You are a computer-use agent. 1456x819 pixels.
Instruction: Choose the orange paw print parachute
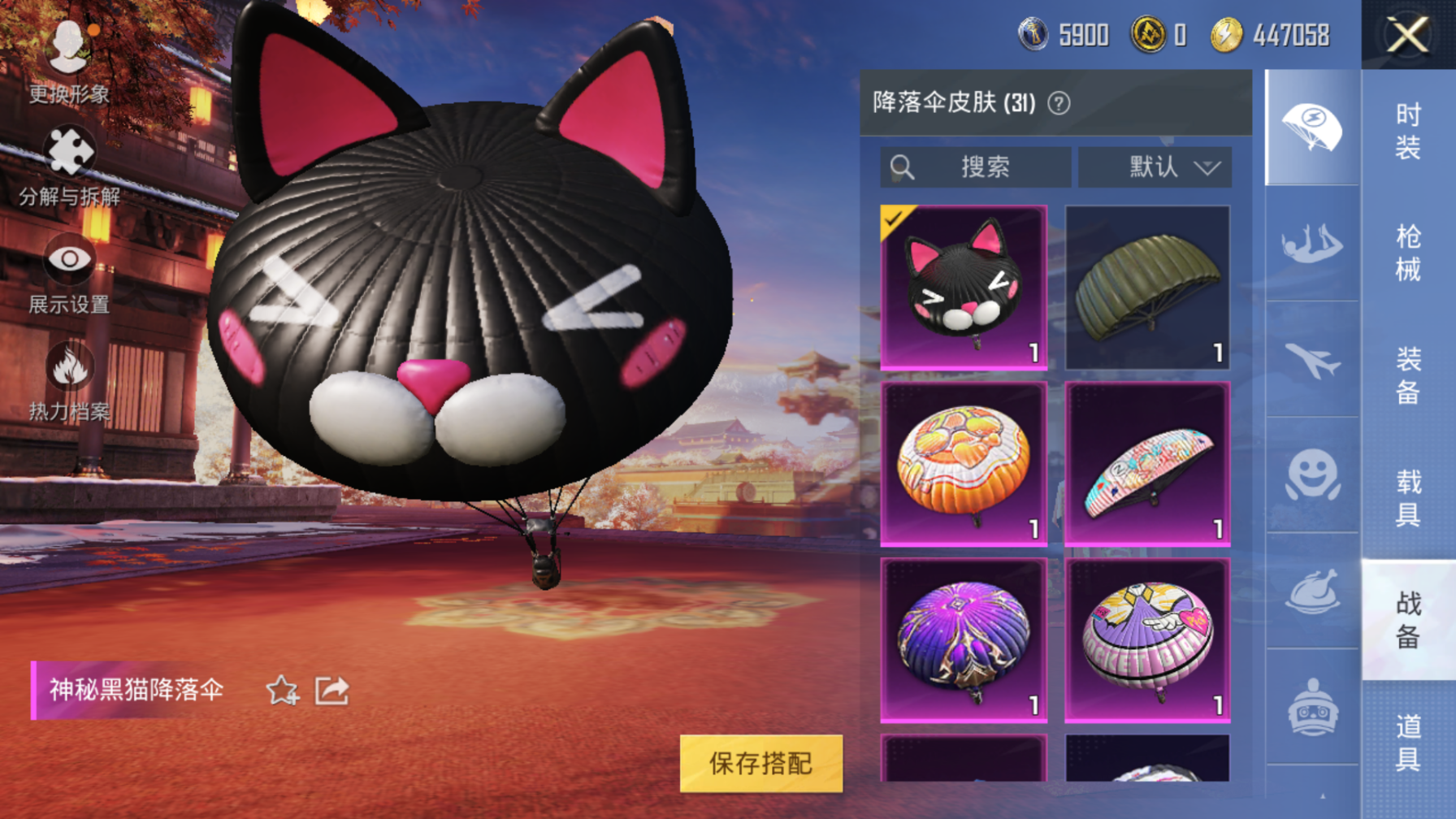(x=964, y=464)
